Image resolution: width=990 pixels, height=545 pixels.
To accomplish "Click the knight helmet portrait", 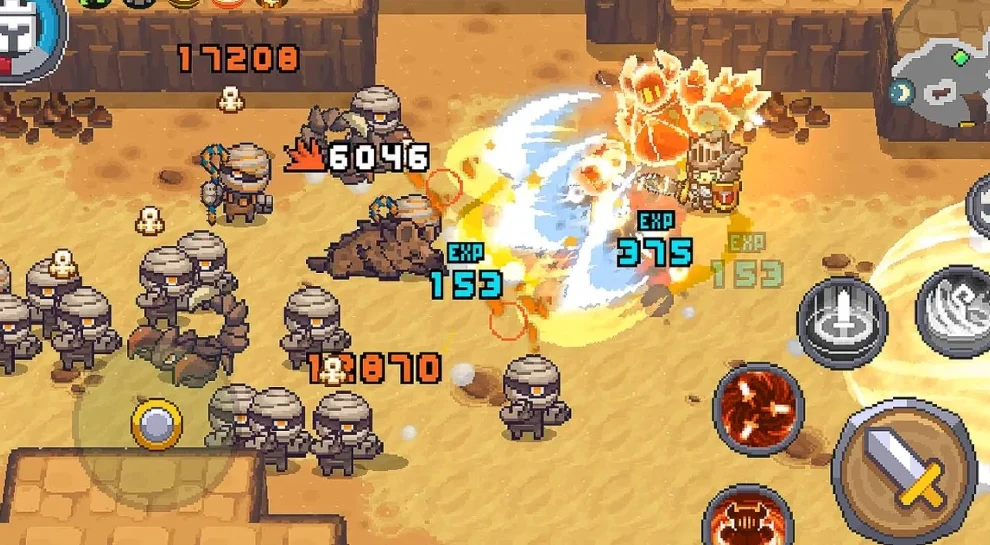I will coord(22,37).
